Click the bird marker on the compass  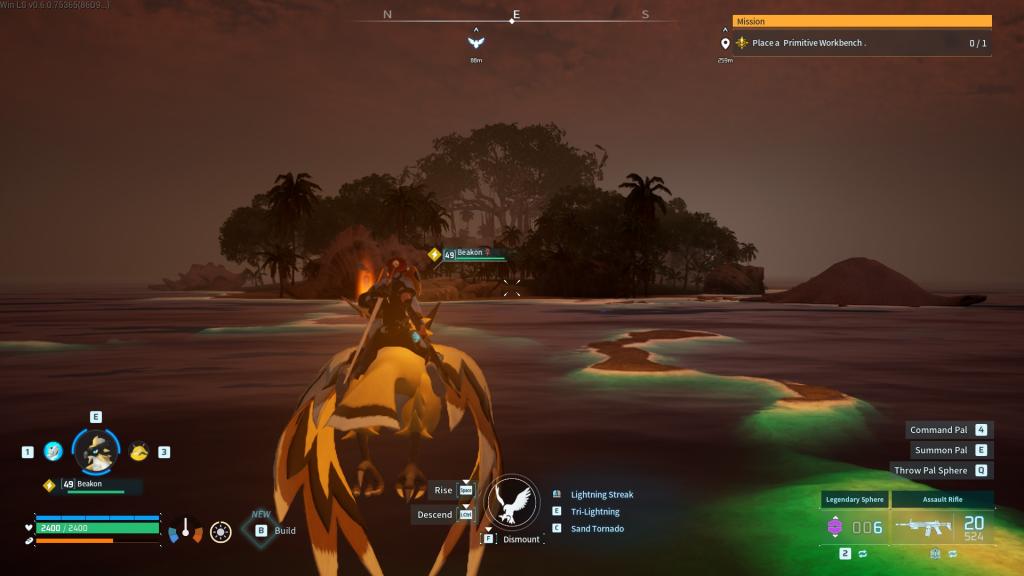coord(476,43)
